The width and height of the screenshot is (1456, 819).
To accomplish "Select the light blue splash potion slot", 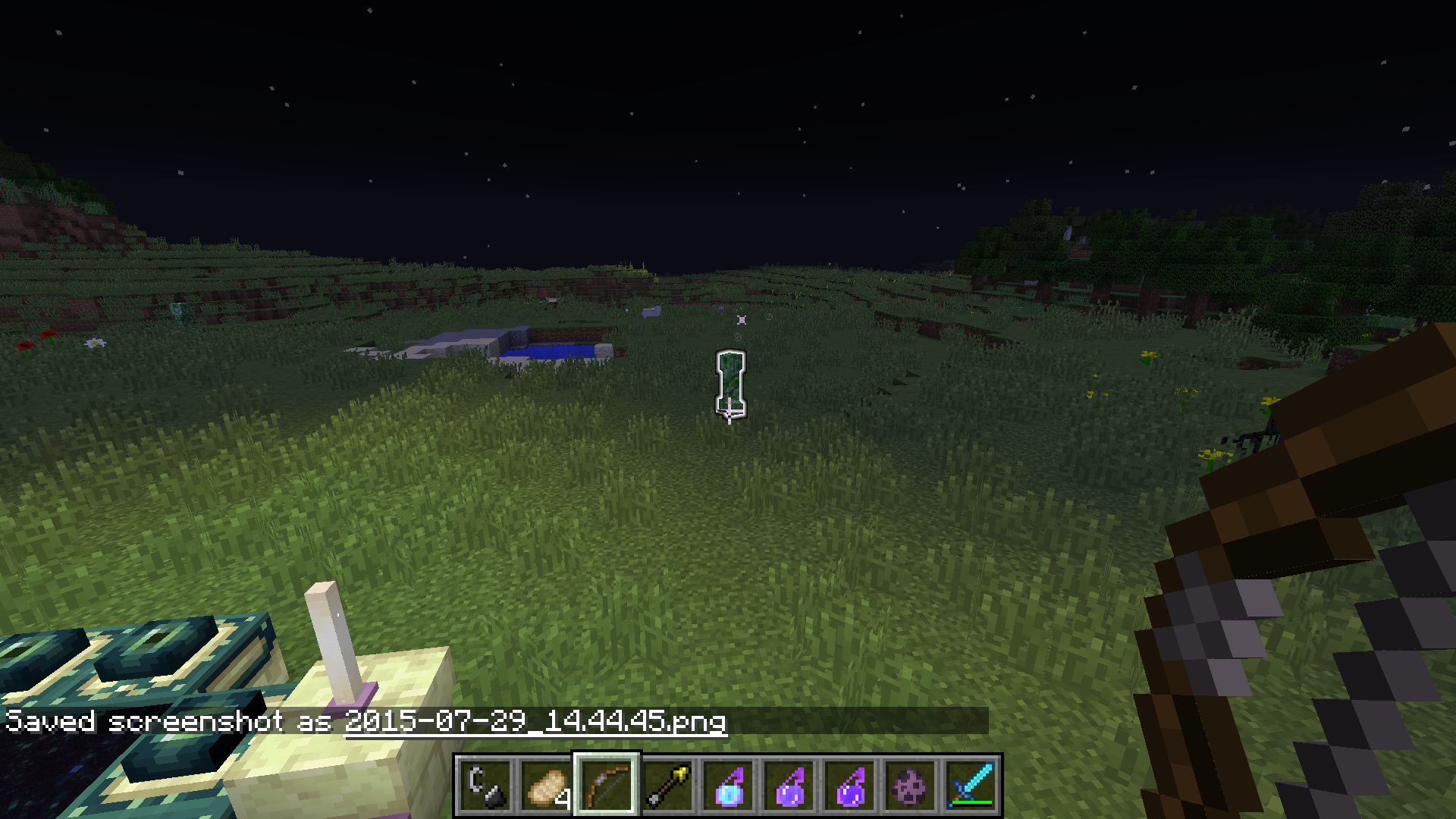I will point(728,786).
